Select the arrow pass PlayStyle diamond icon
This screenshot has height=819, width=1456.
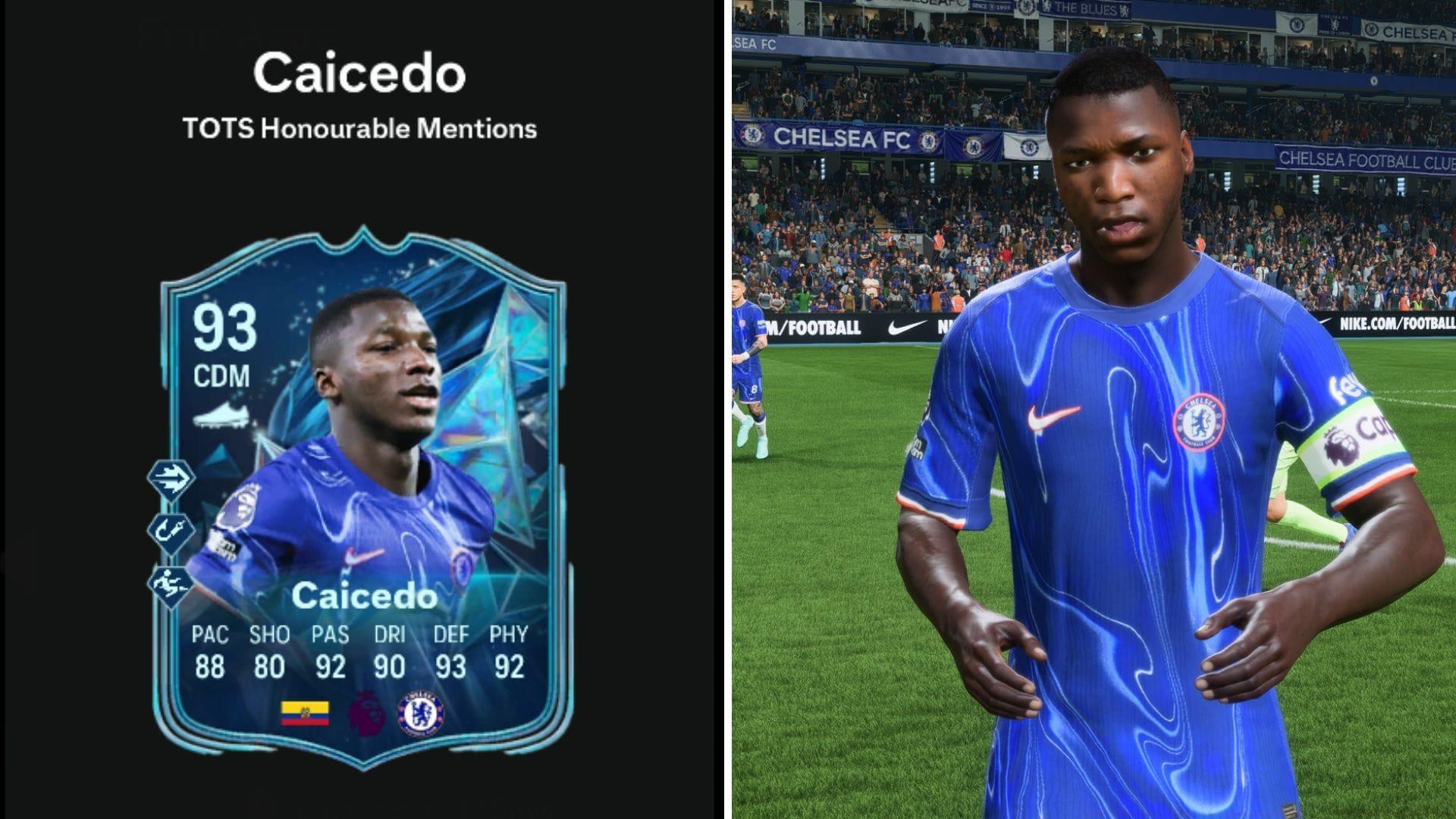coord(171,478)
